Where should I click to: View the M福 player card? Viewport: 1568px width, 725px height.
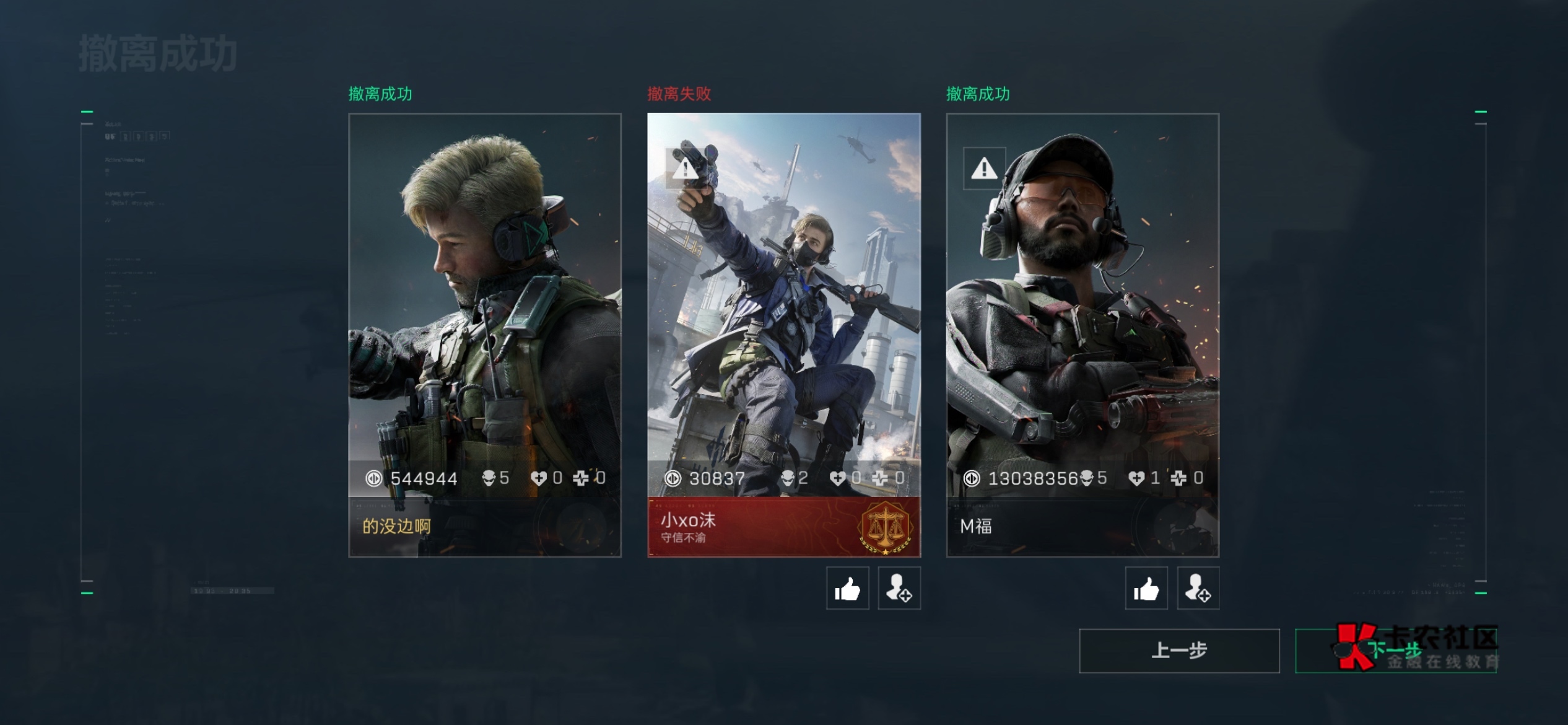coord(1082,335)
